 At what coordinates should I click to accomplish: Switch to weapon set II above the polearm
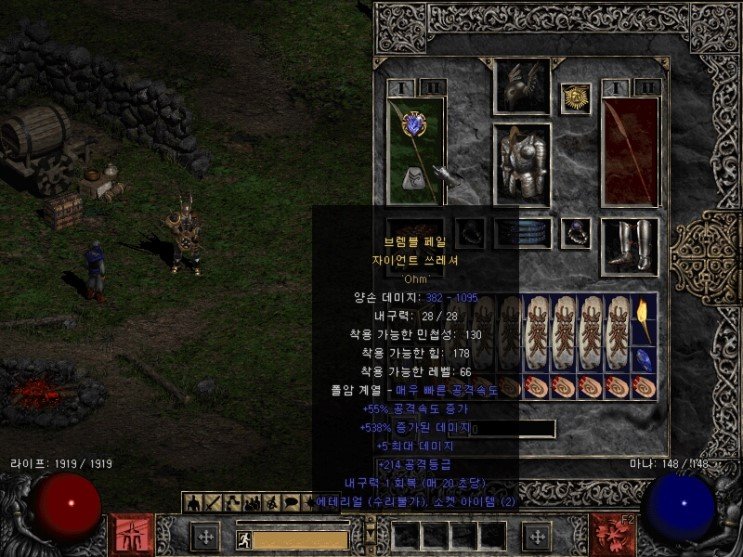coord(430,87)
